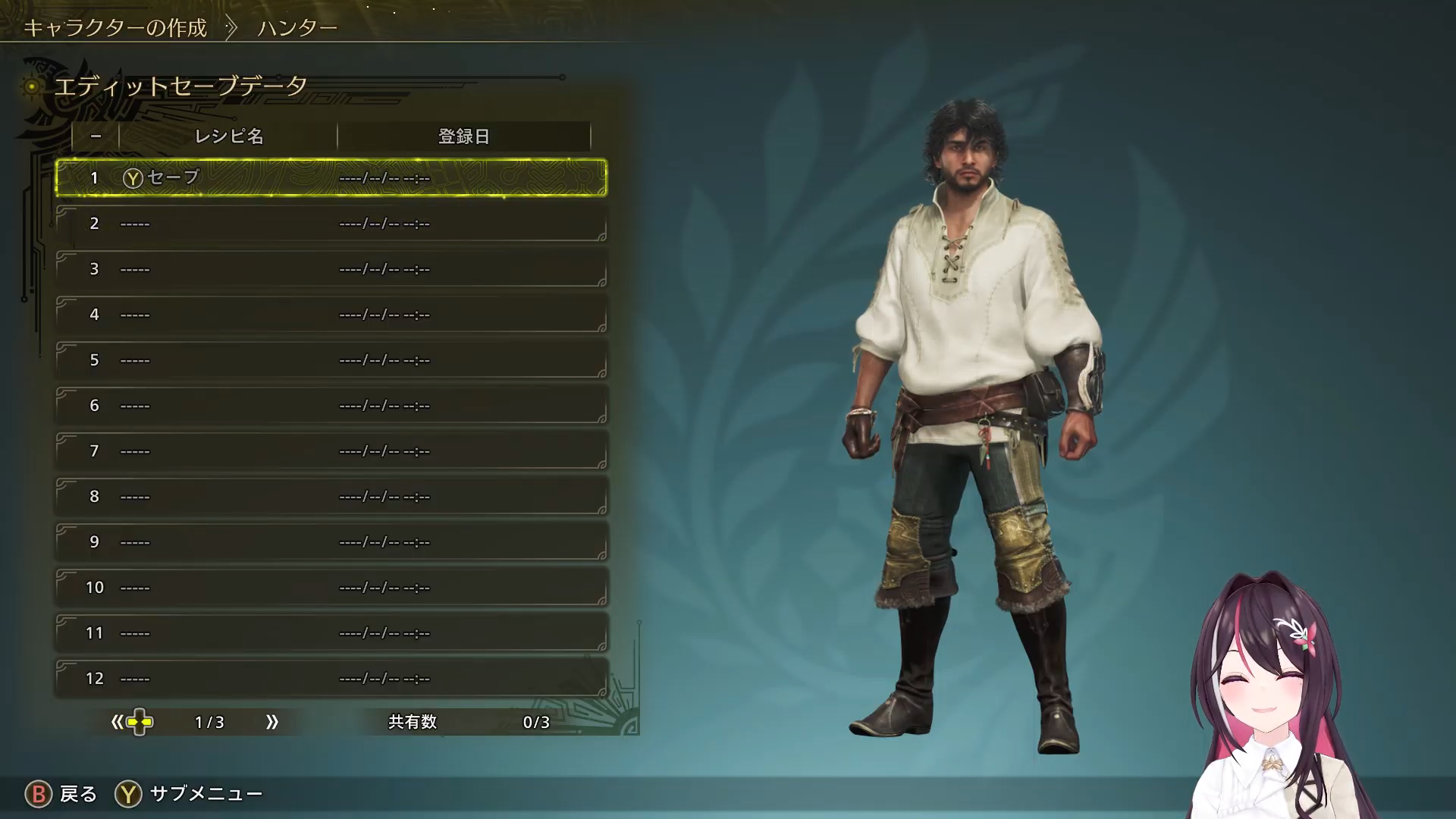Open the サブメニュー sub menu

pos(190,794)
